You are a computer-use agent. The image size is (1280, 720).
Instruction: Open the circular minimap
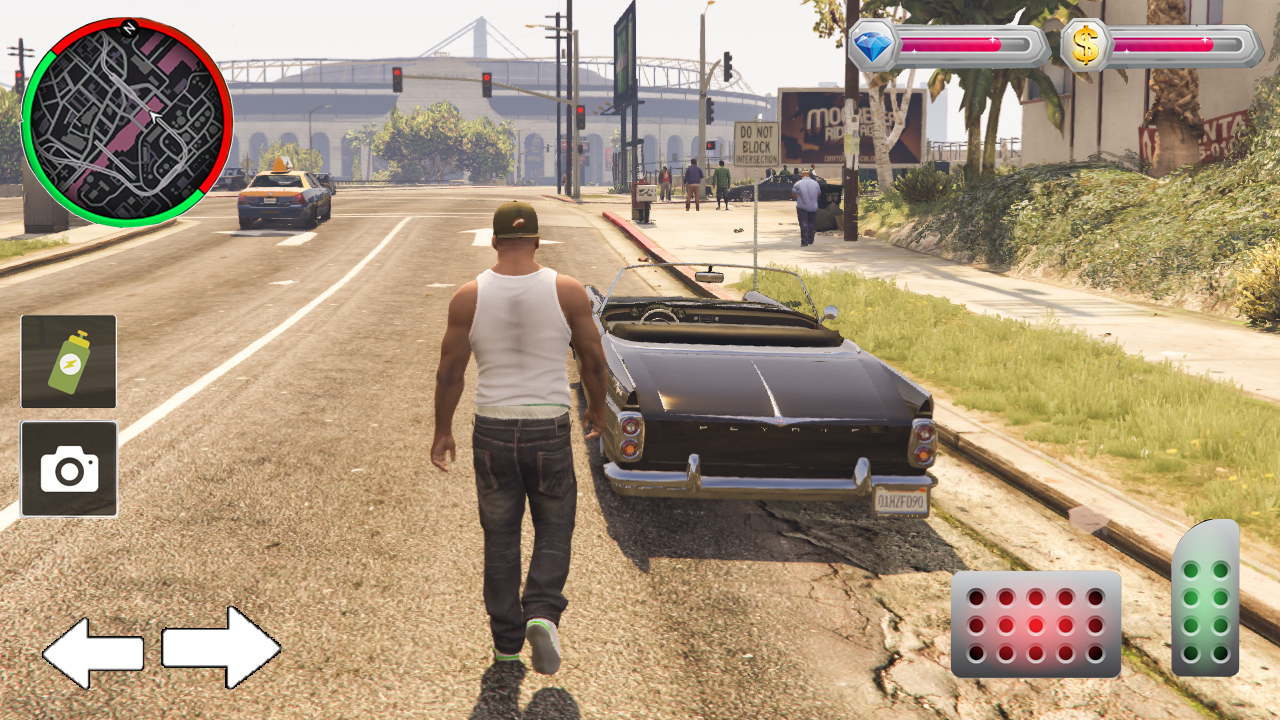pos(126,122)
